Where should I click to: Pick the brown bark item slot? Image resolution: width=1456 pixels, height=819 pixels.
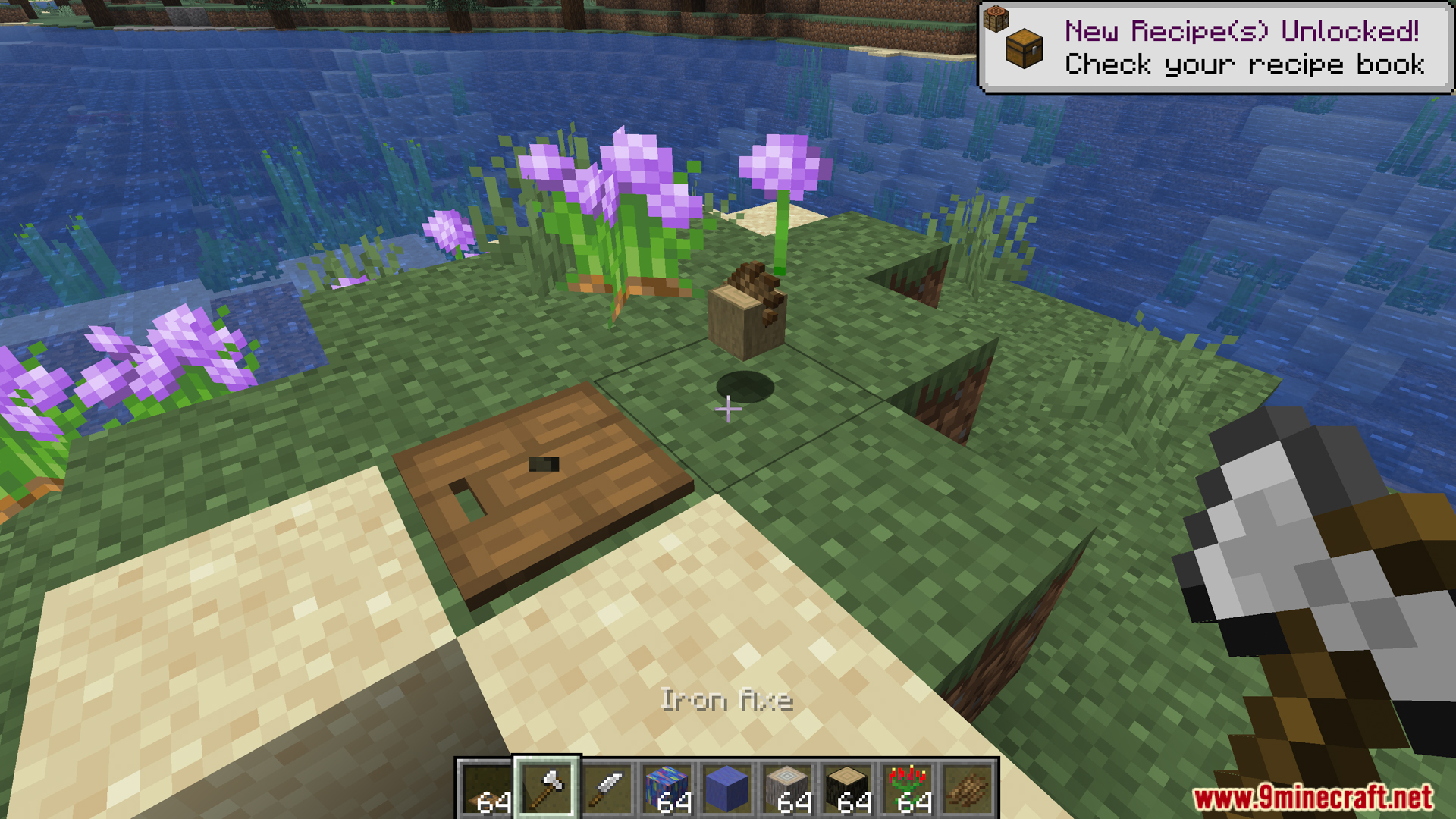tap(968, 789)
